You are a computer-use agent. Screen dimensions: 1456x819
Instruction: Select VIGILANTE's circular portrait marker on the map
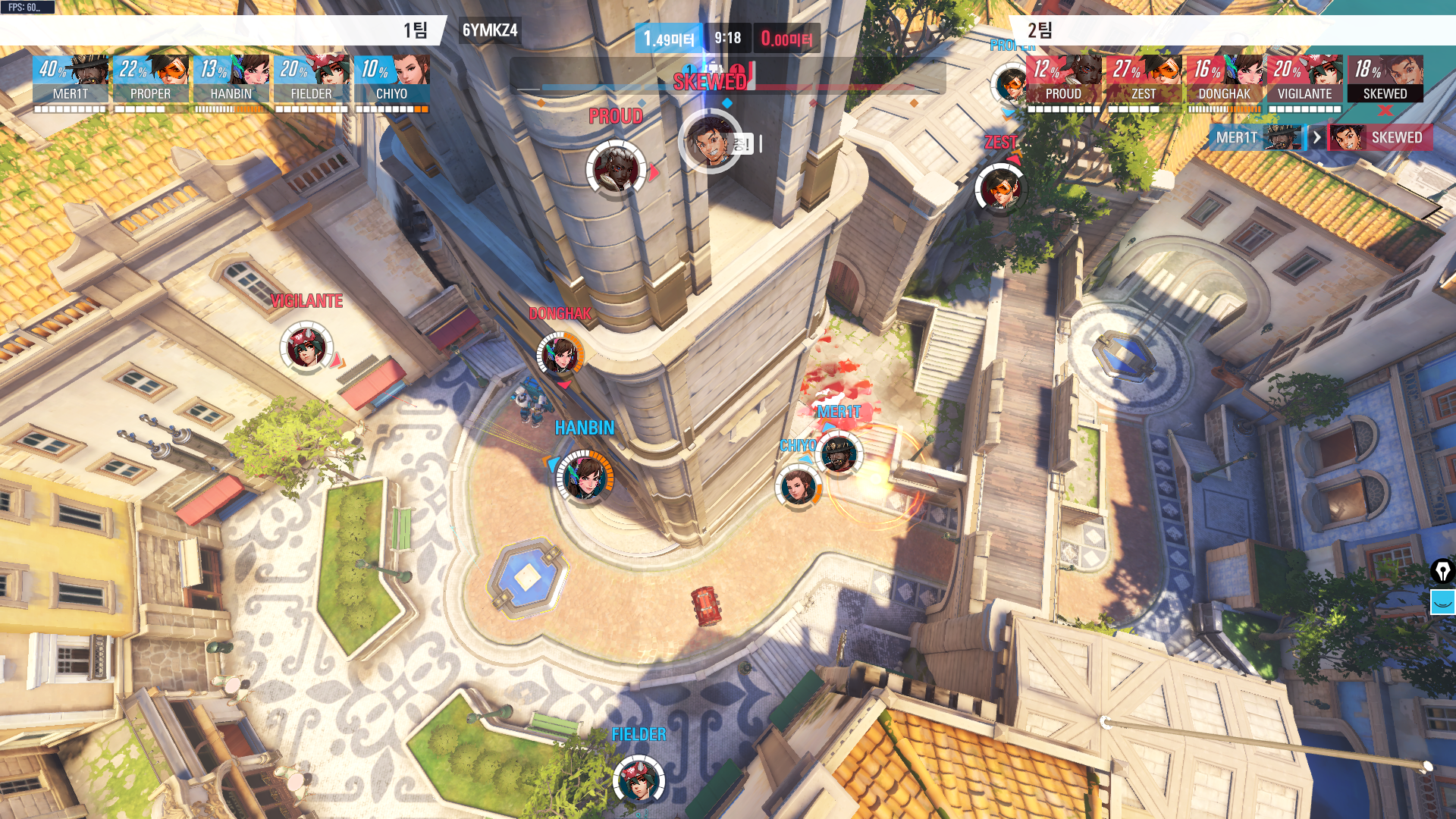click(x=306, y=347)
